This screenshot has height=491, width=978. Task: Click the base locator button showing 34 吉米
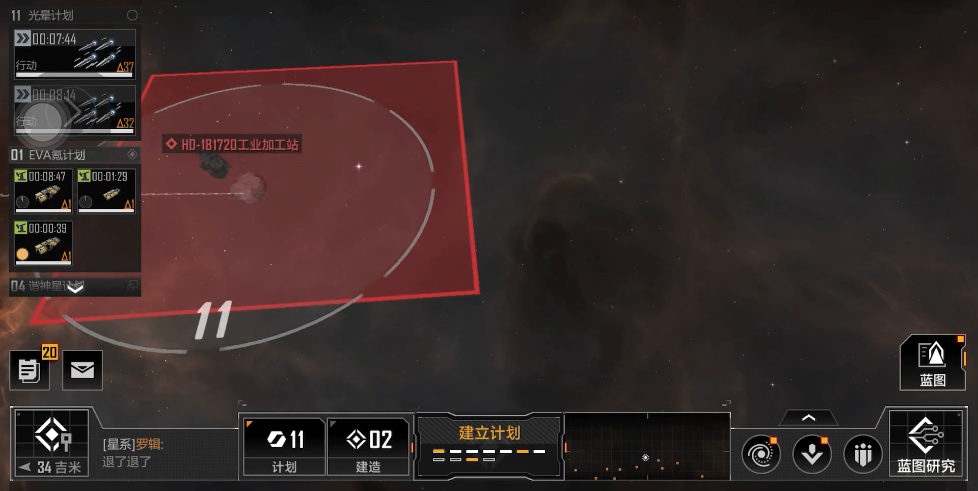pos(49,444)
